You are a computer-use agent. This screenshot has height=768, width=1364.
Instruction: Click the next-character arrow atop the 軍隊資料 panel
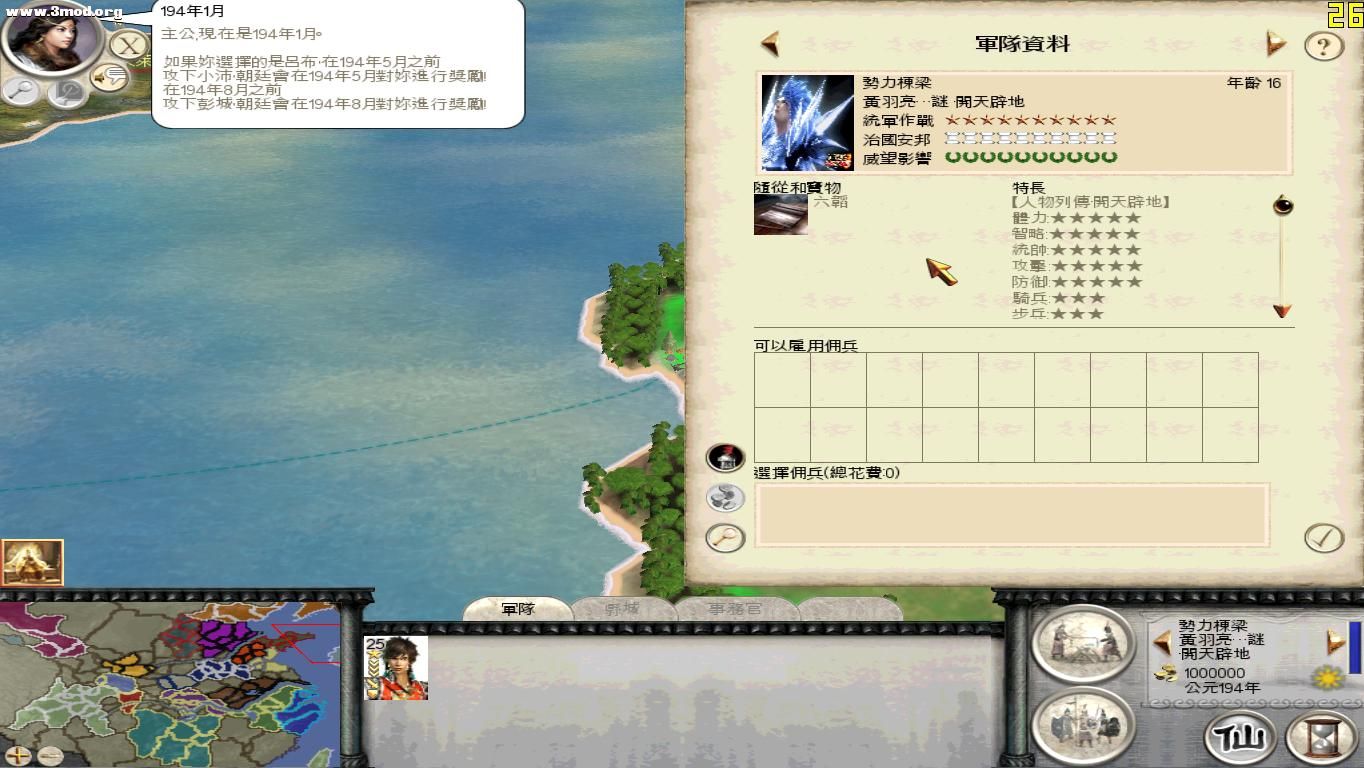tap(1276, 43)
